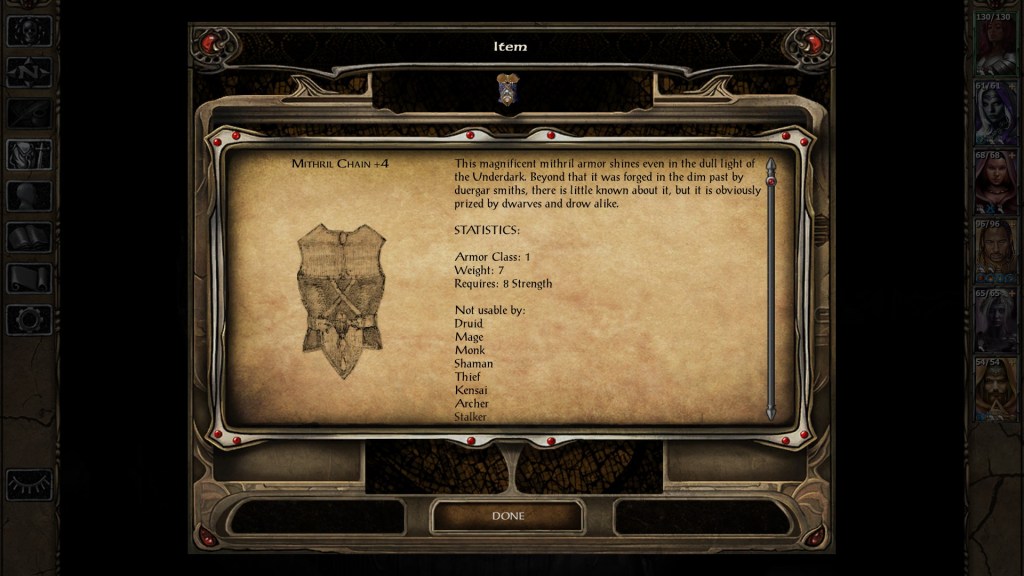Select the party portrait with 96/96 health
This screenshot has width=1024, height=576.
point(995,252)
